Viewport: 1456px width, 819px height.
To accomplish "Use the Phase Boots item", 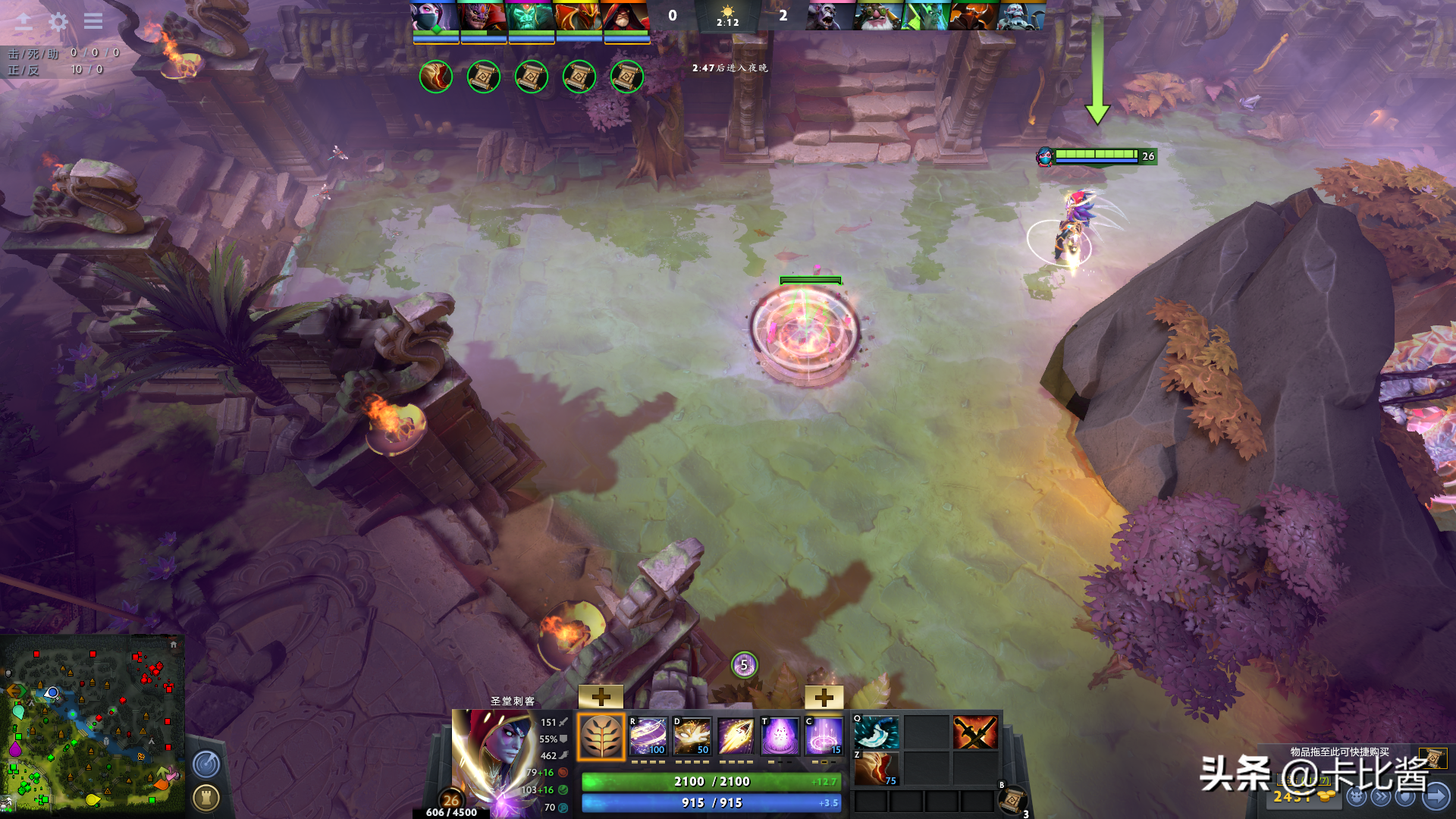I will point(877,768).
